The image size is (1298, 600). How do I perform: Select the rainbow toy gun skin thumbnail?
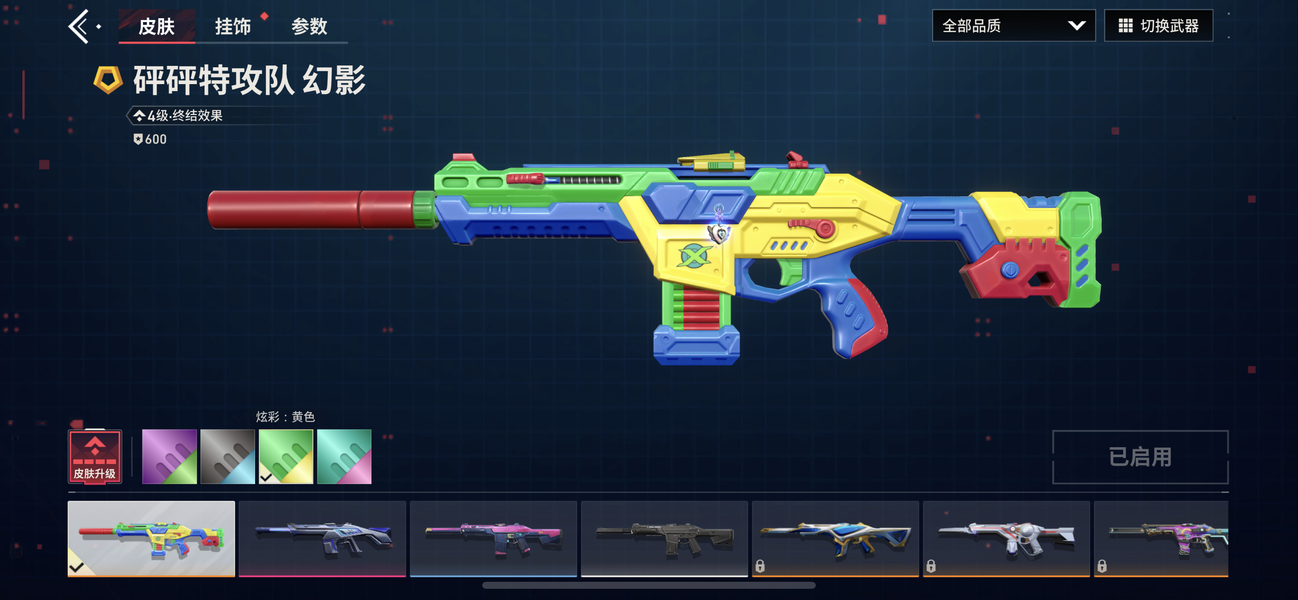(x=152, y=538)
